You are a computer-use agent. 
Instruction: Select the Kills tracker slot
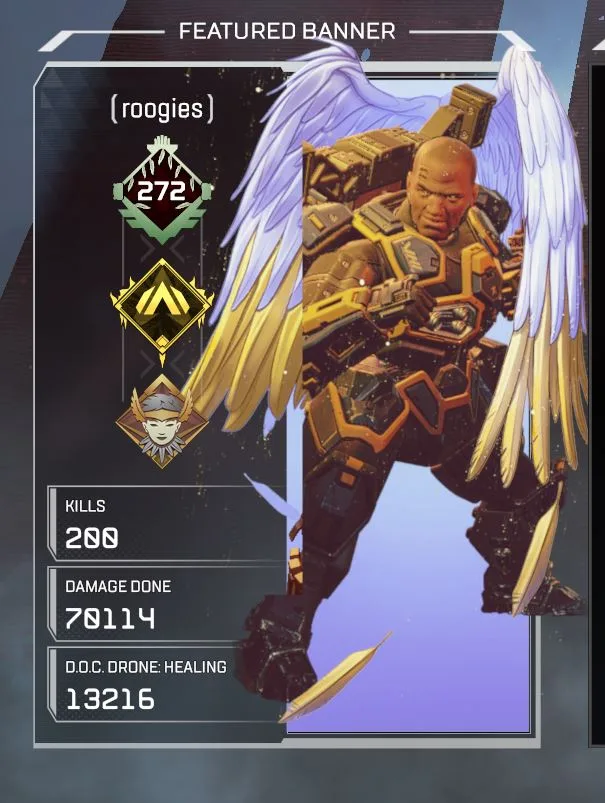pos(160,524)
